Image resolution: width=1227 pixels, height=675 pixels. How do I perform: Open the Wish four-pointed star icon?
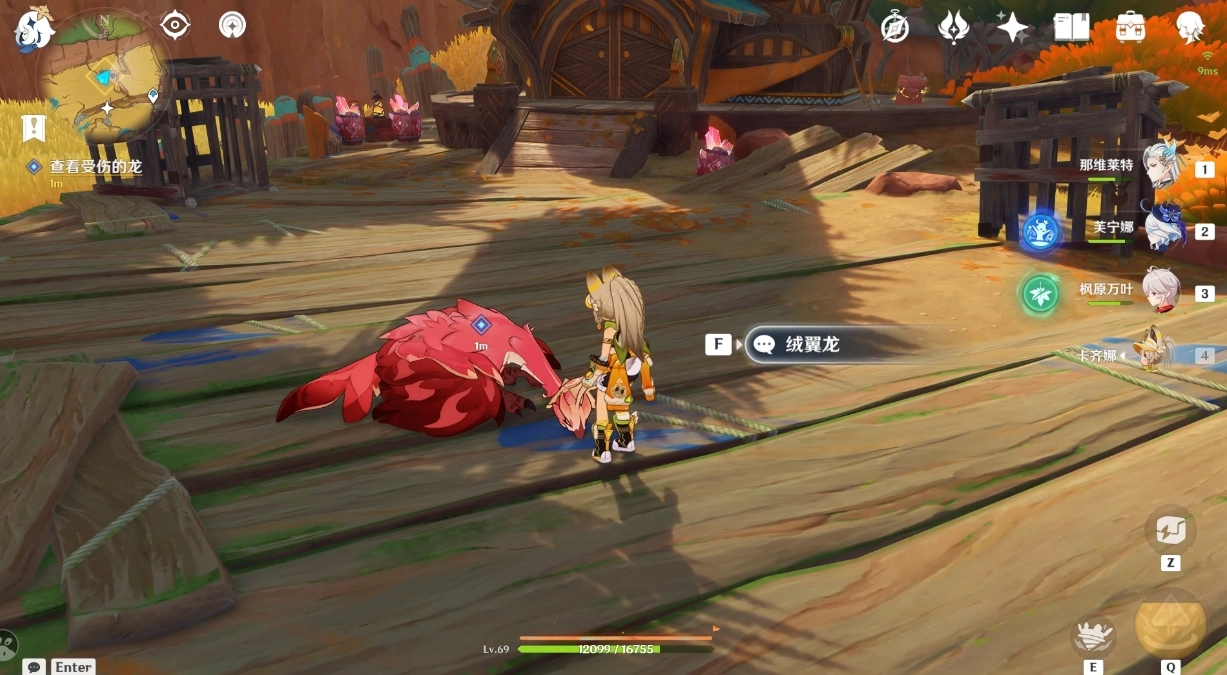(1012, 27)
